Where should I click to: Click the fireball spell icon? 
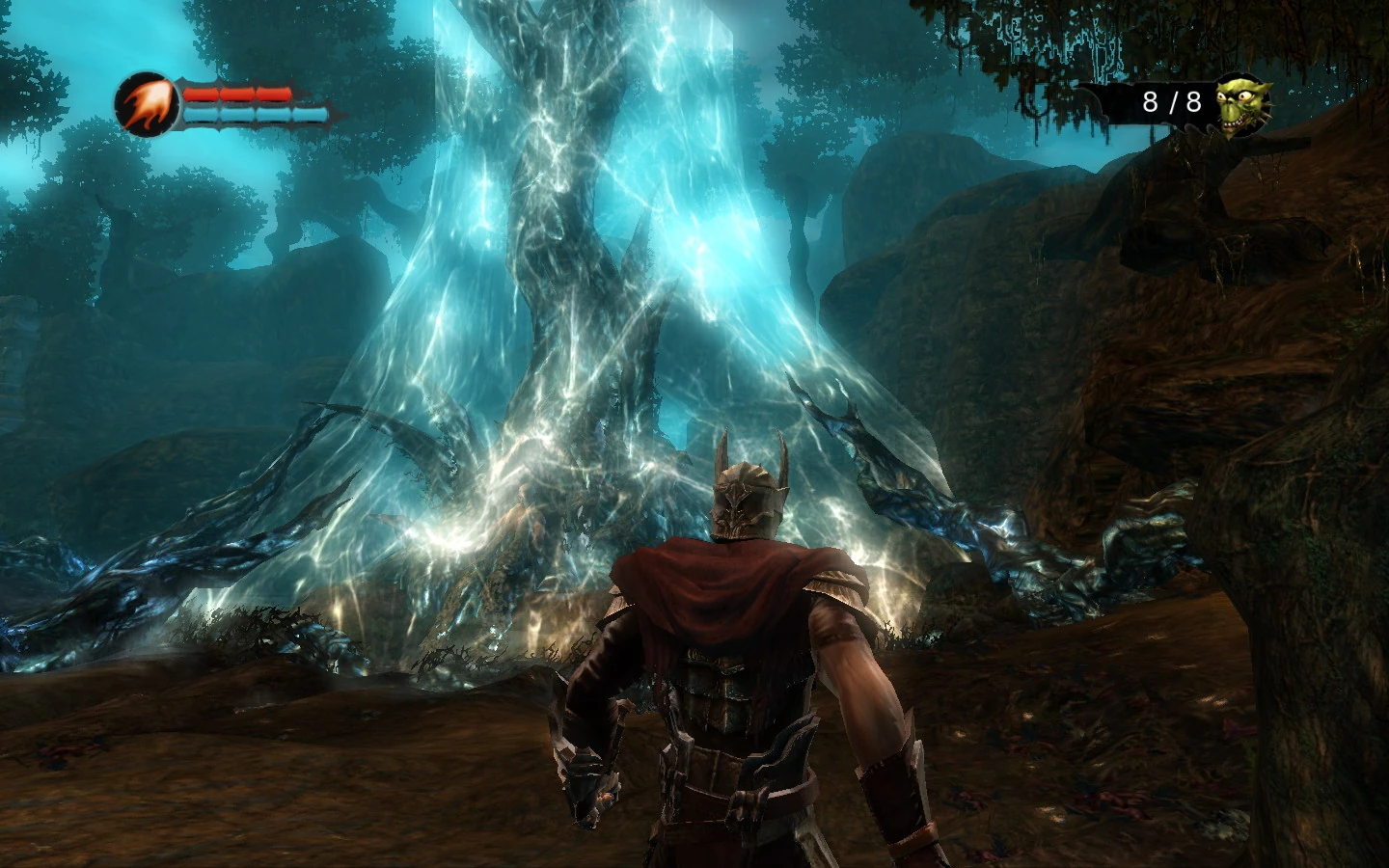(148, 105)
